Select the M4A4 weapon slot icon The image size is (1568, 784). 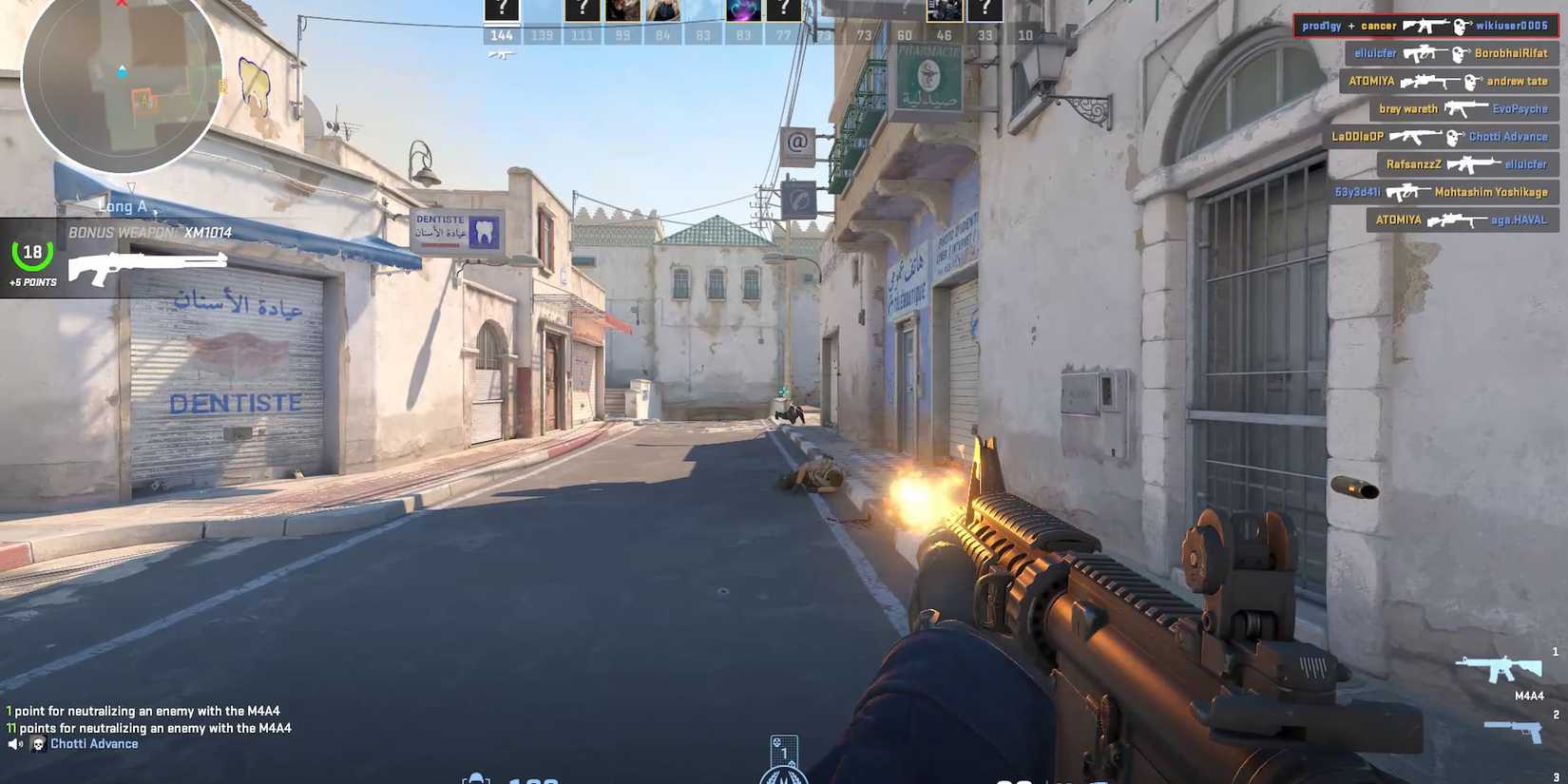(1500, 670)
